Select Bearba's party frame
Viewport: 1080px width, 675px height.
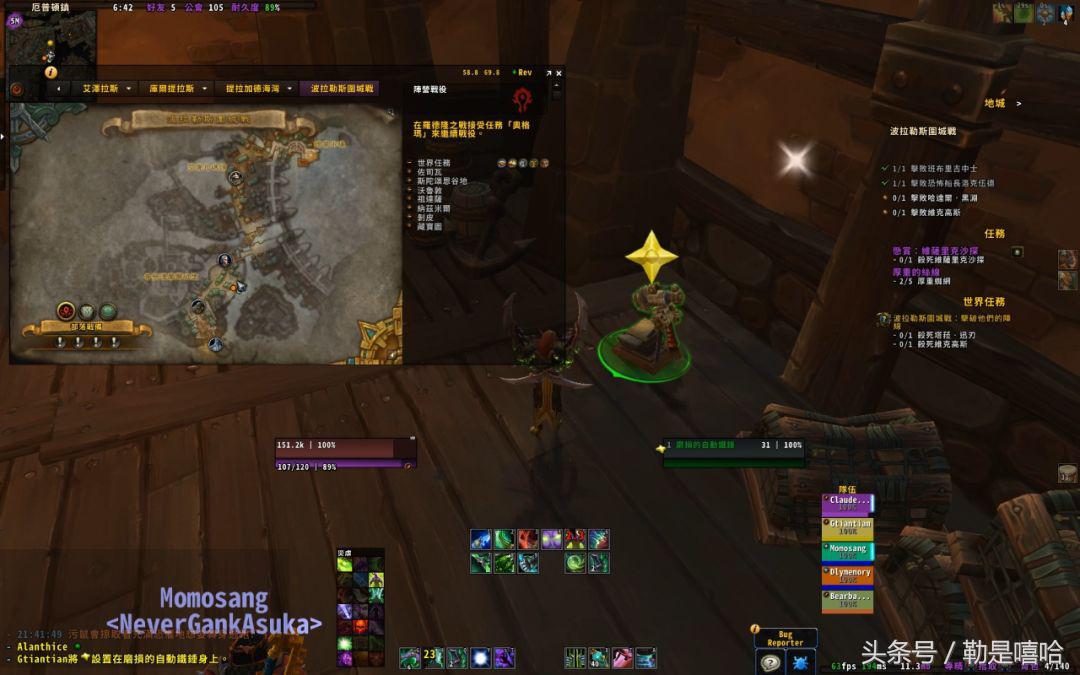848,601
